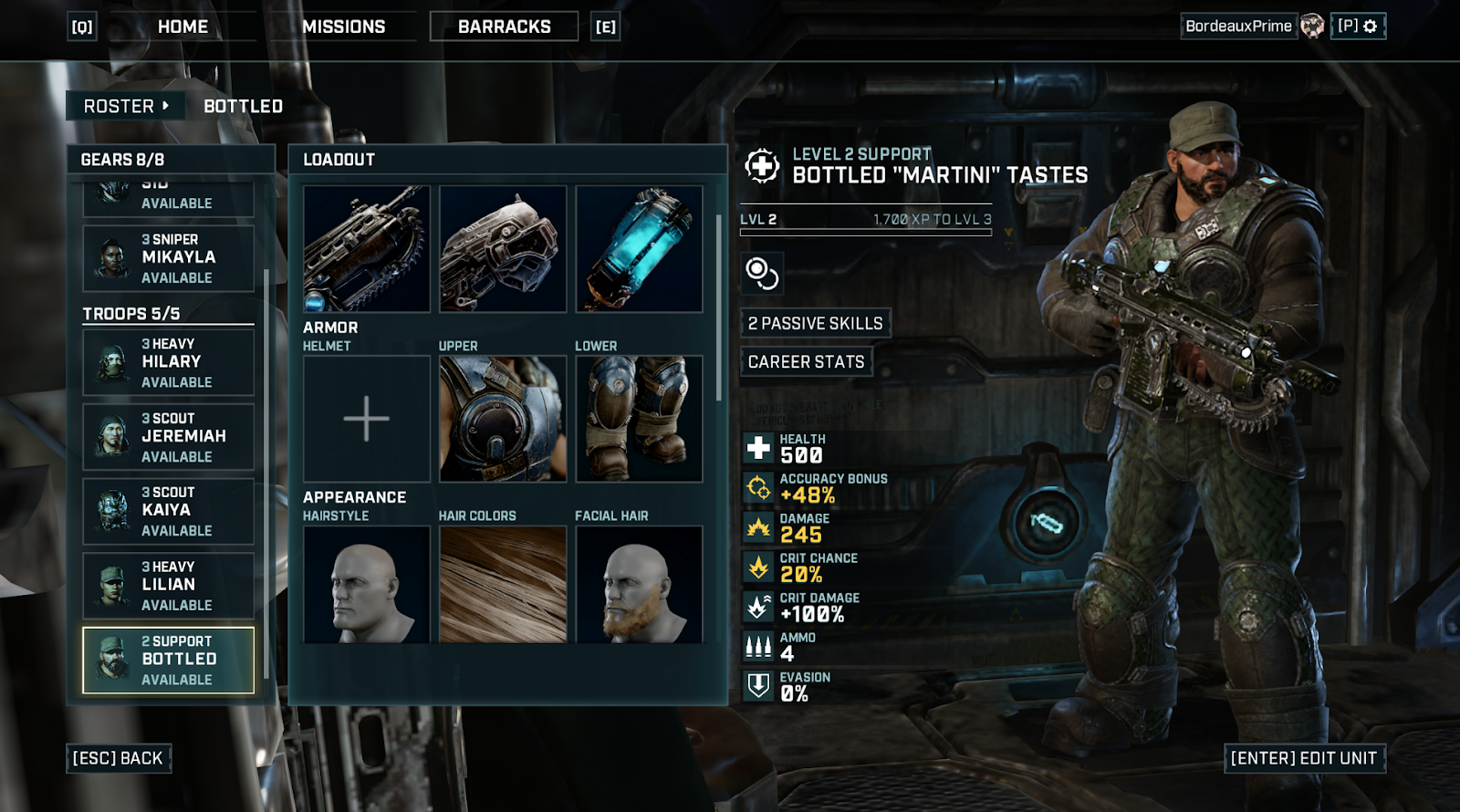Open the Home tab
The height and width of the screenshot is (812, 1460).
182,27
